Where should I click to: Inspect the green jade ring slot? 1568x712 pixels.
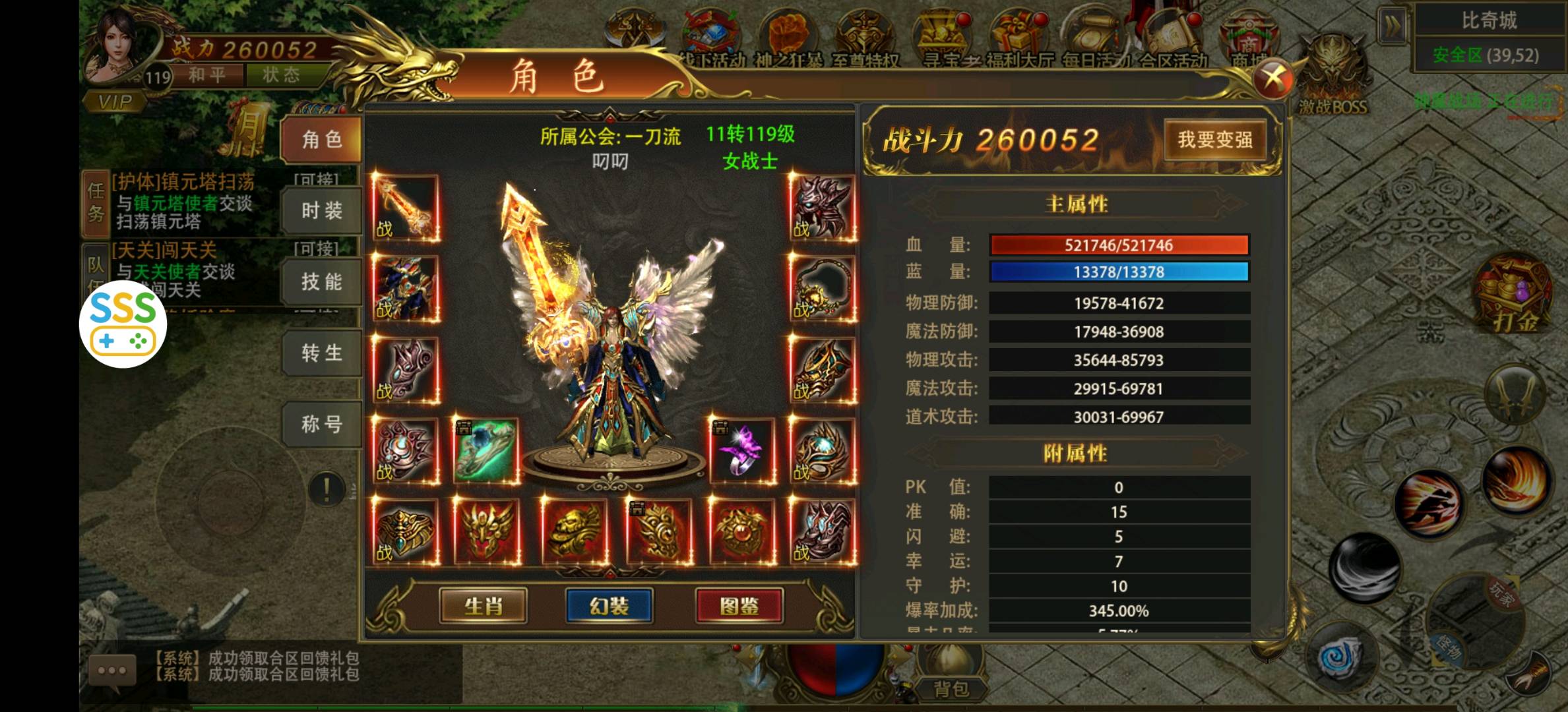tap(486, 451)
